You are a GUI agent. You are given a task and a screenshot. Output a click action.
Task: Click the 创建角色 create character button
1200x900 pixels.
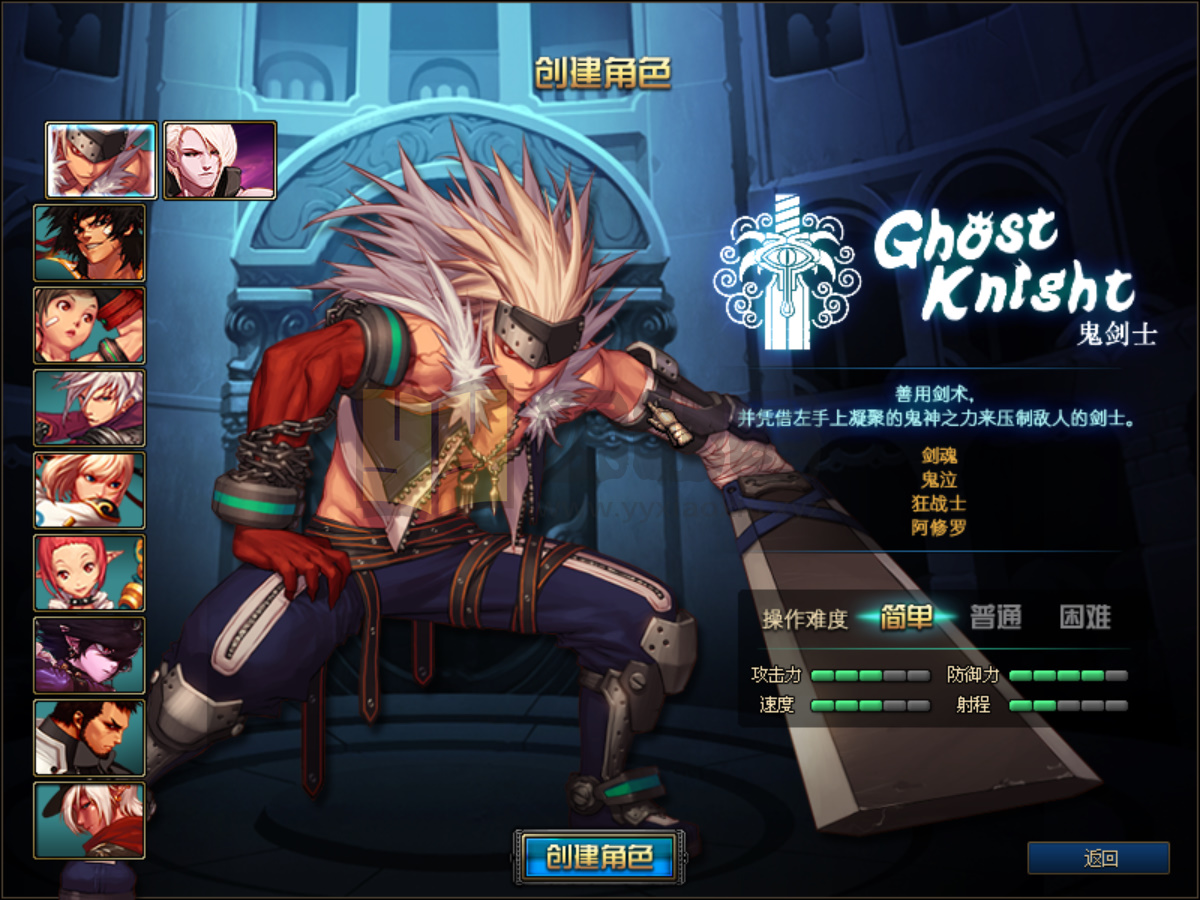click(x=600, y=857)
